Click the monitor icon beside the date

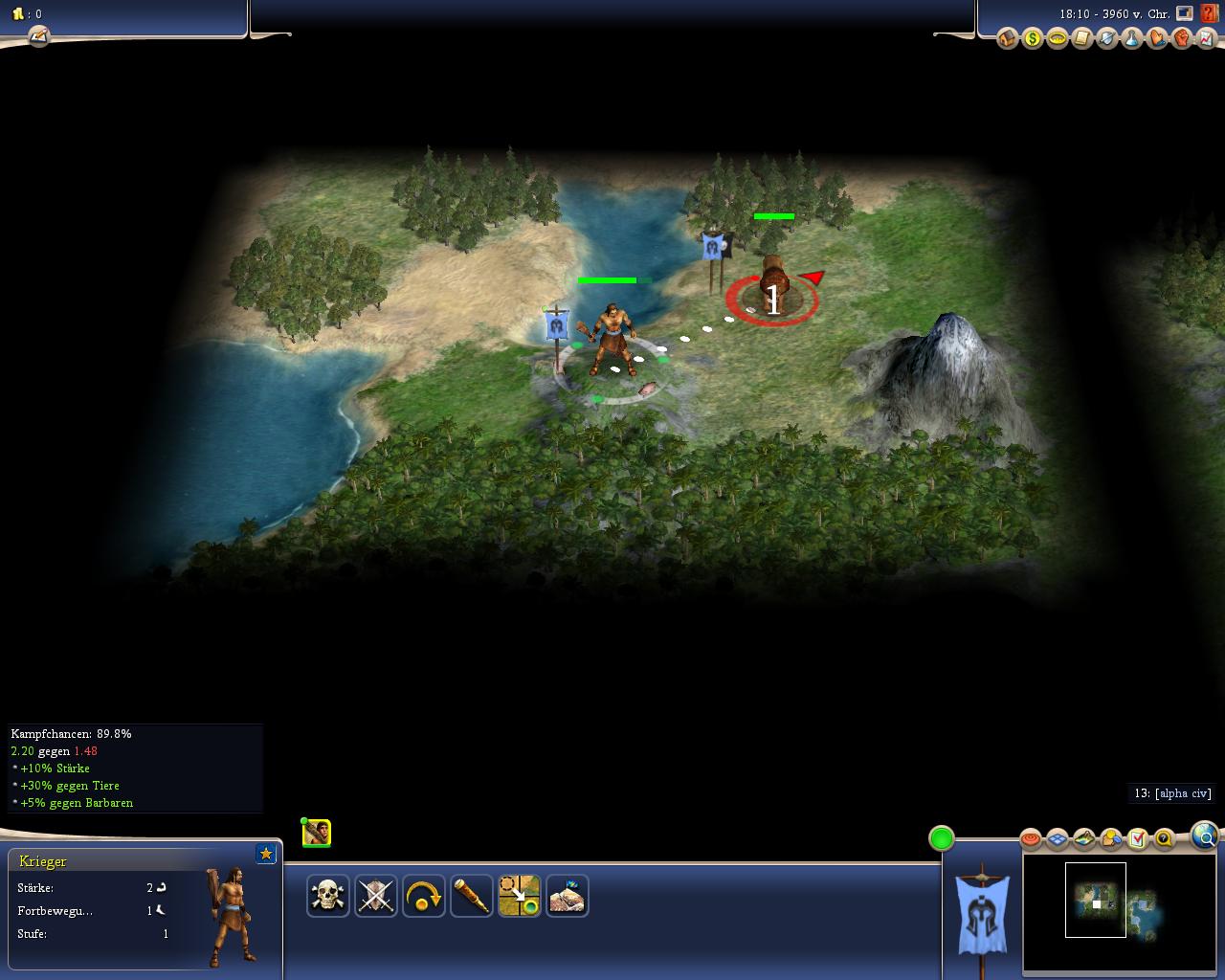click(1185, 13)
